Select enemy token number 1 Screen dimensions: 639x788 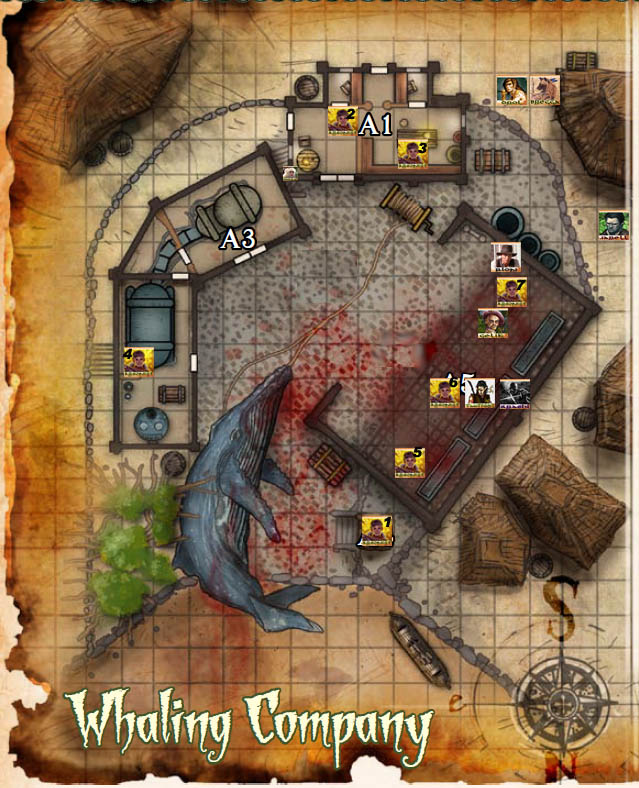coord(375,531)
